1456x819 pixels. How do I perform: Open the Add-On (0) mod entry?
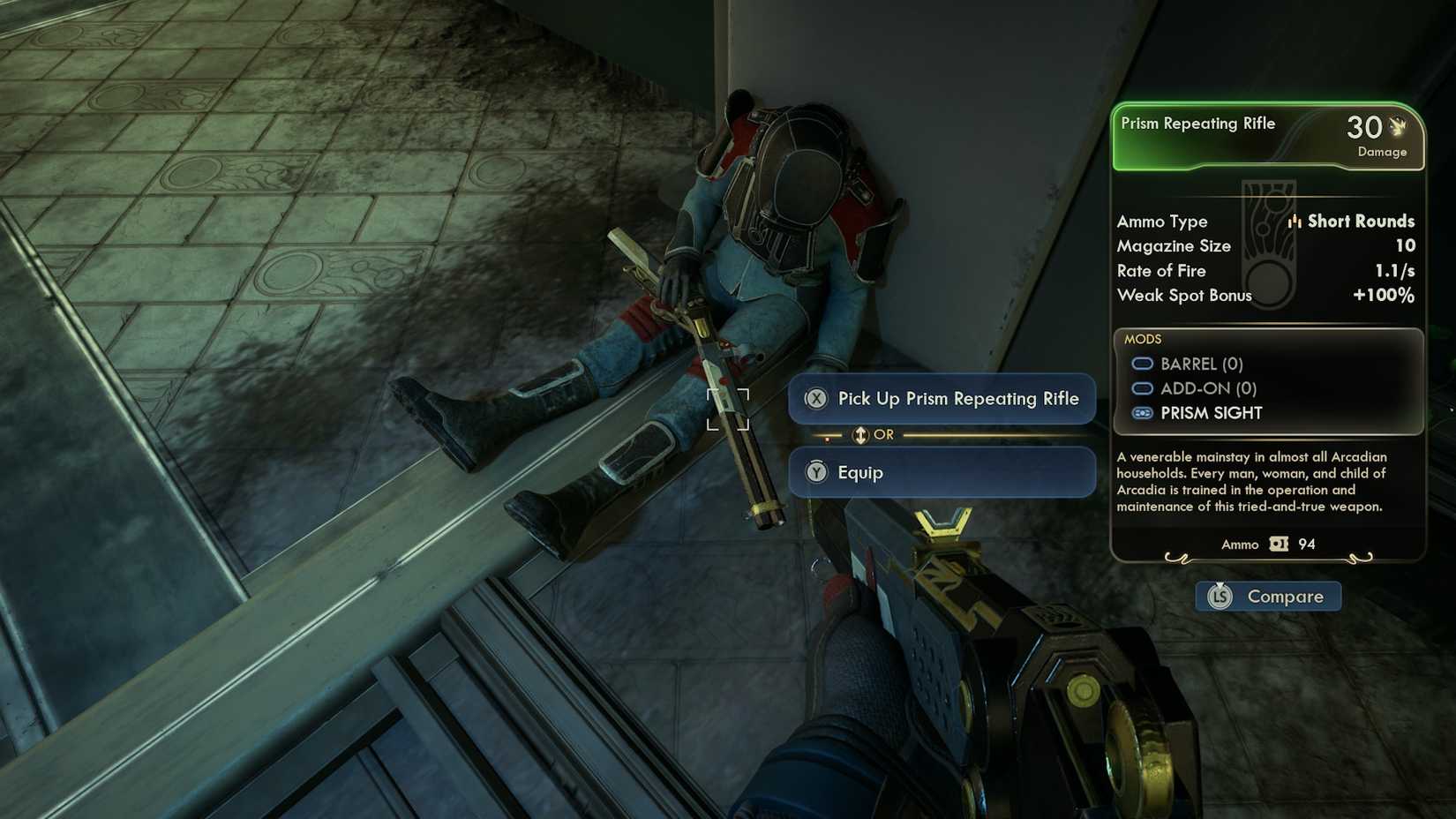click(x=1205, y=387)
